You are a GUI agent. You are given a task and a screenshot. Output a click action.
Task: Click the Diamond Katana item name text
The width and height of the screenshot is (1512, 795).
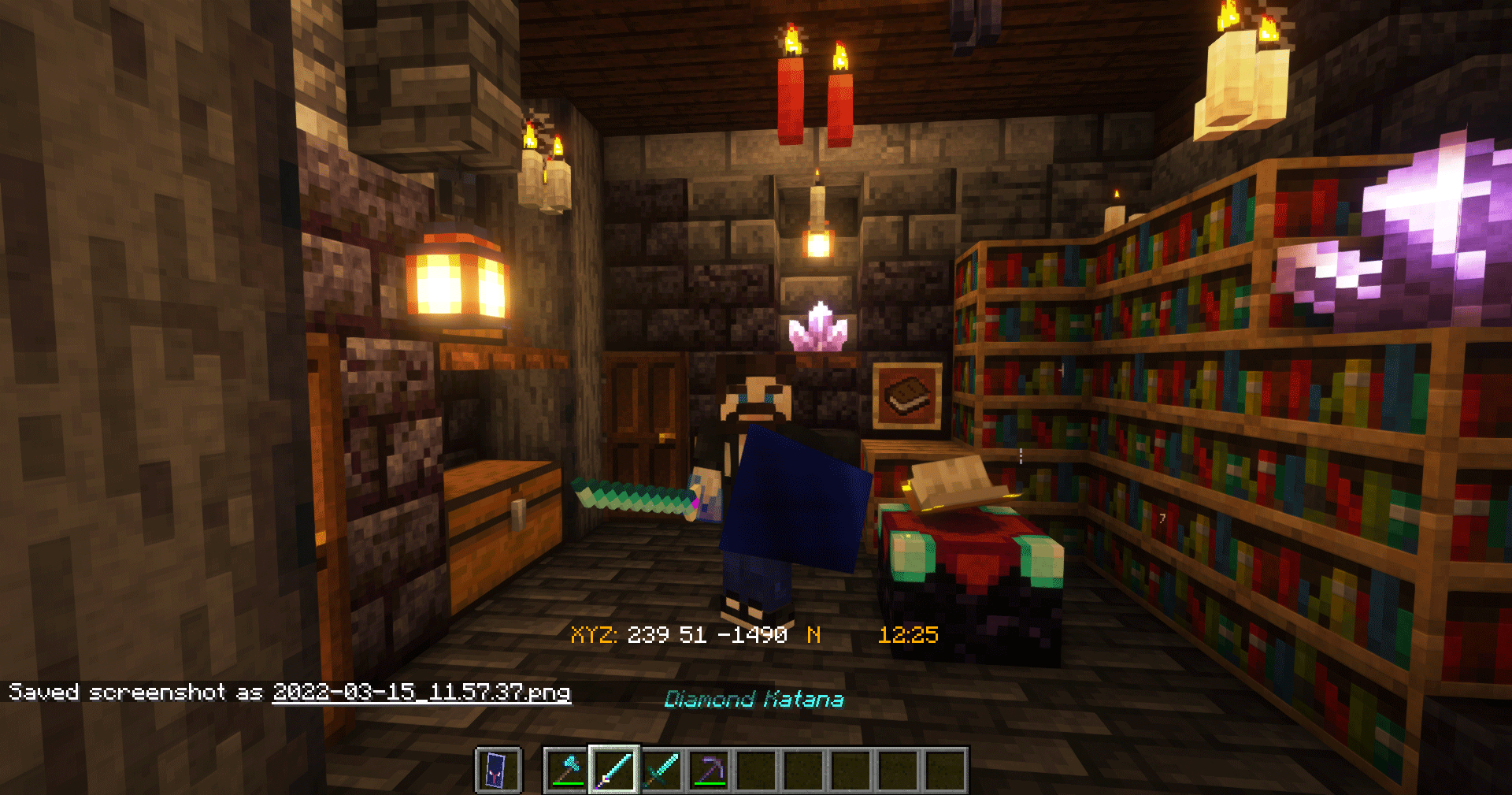click(756, 698)
